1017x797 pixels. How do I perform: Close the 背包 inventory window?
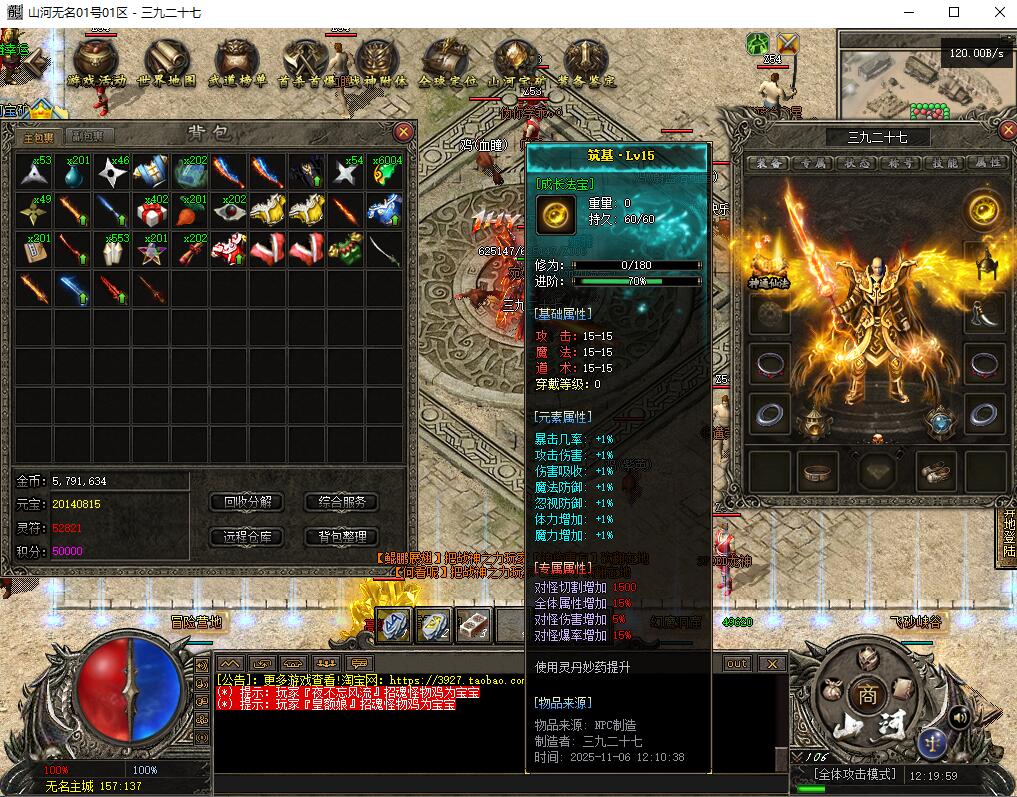coord(404,132)
